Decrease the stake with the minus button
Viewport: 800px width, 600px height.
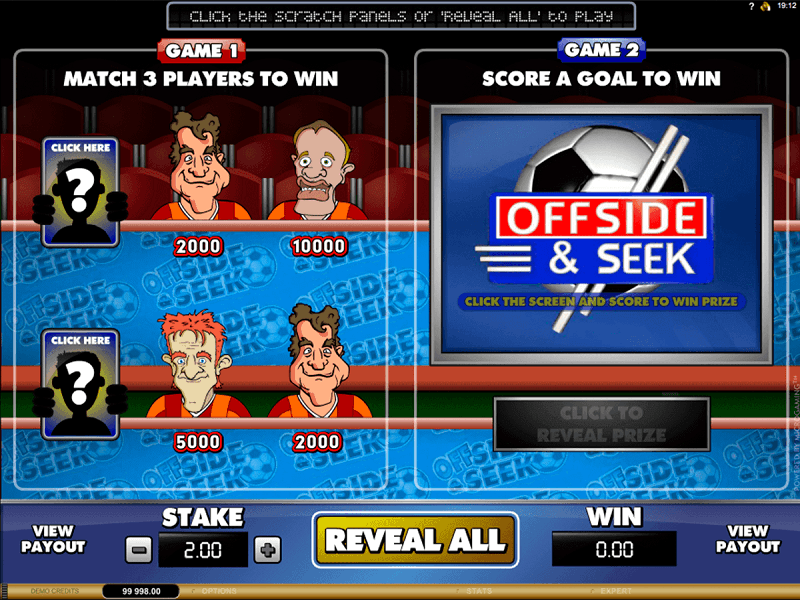(x=139, y=549)
